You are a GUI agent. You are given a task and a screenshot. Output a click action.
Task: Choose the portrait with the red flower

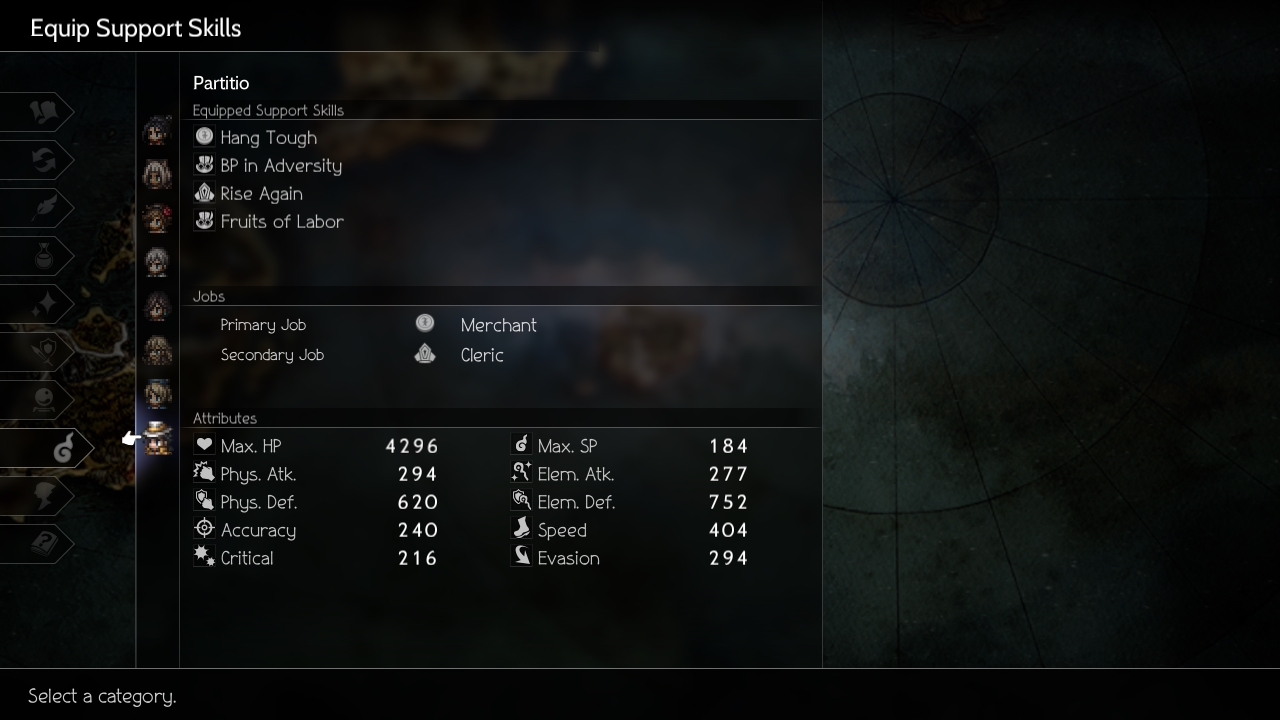[x=158, y=218]
